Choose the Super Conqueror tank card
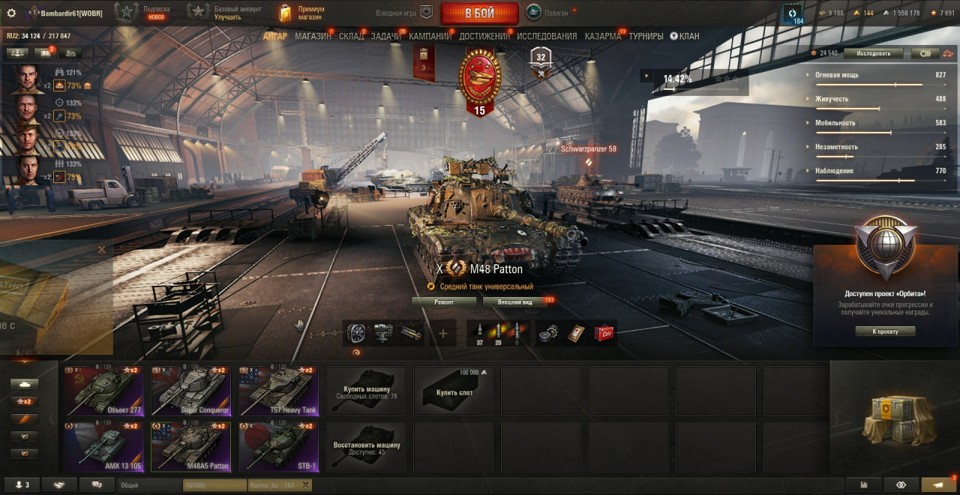This screenshot has height=495, width=960. (x=190, y=390)
